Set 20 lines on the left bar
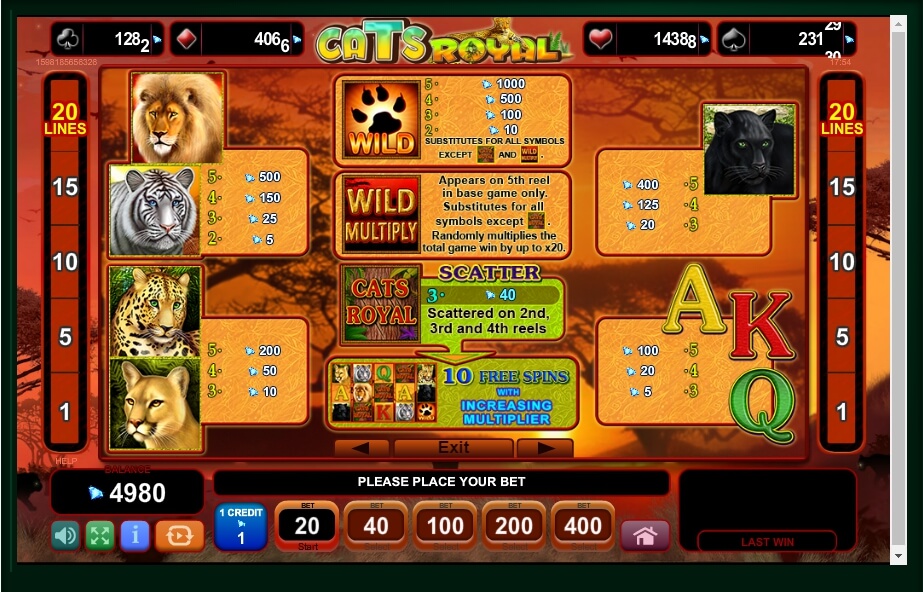Screen dimensions: 923x592 click(65, 120)
